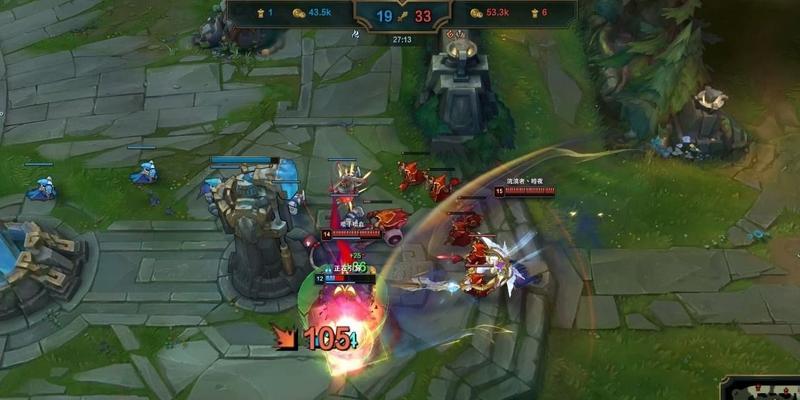Click the minimap in the corner
This screenshot has width=800, height=400.
pos(762,389)
